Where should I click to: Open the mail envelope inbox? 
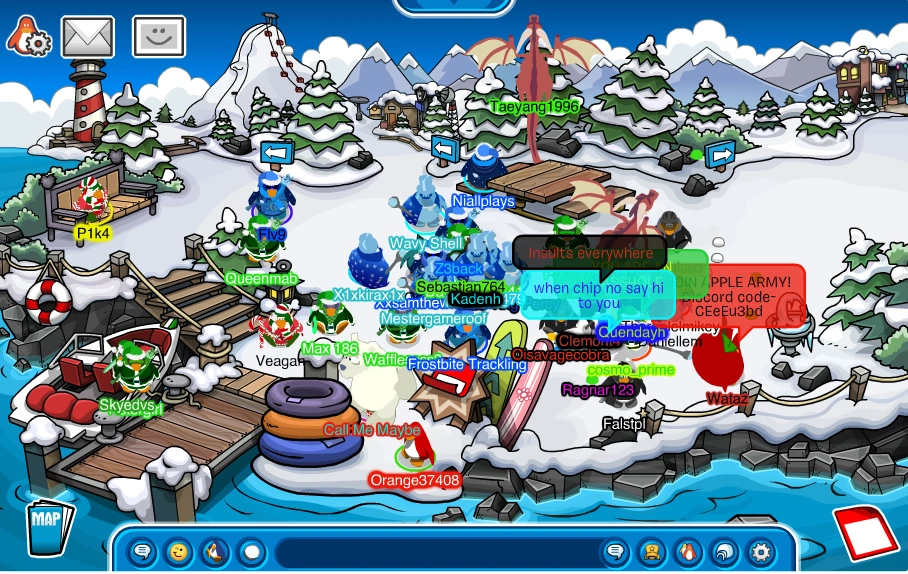point(87,37)
